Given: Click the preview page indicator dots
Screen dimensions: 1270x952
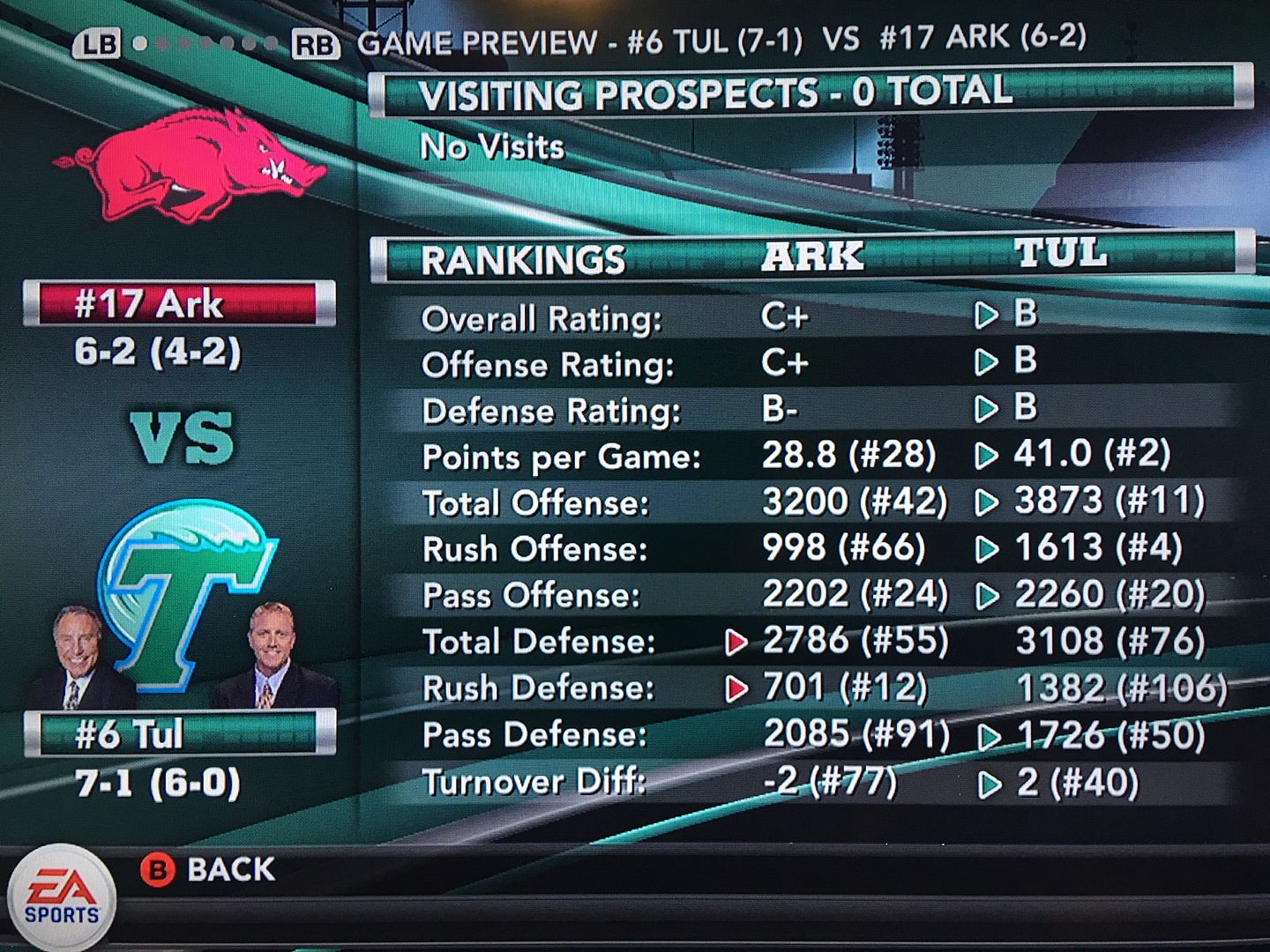Looking at the screenshot, I should (x=205, y=43).
